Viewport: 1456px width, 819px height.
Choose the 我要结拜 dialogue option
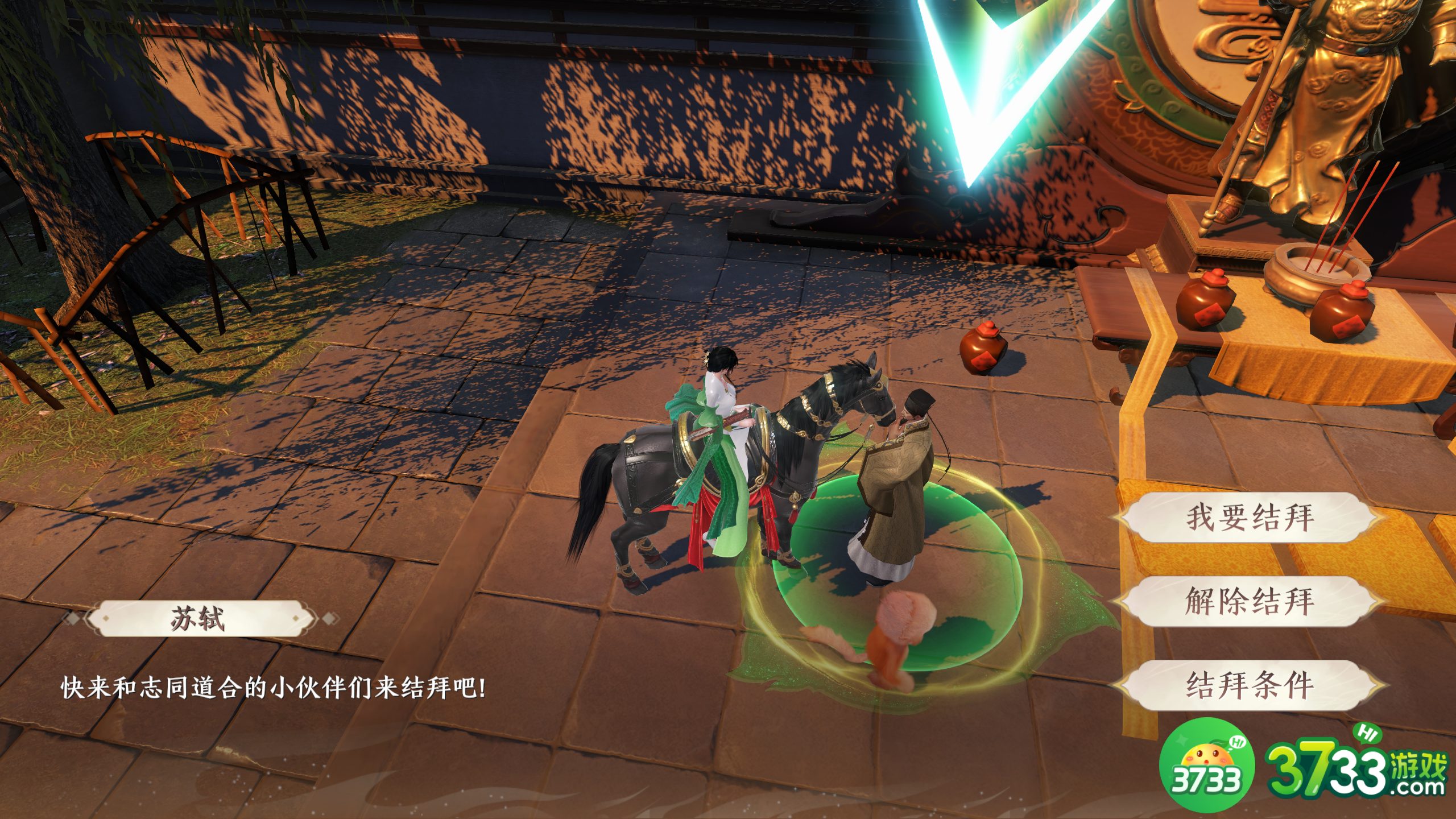[x=1250, y=518]
